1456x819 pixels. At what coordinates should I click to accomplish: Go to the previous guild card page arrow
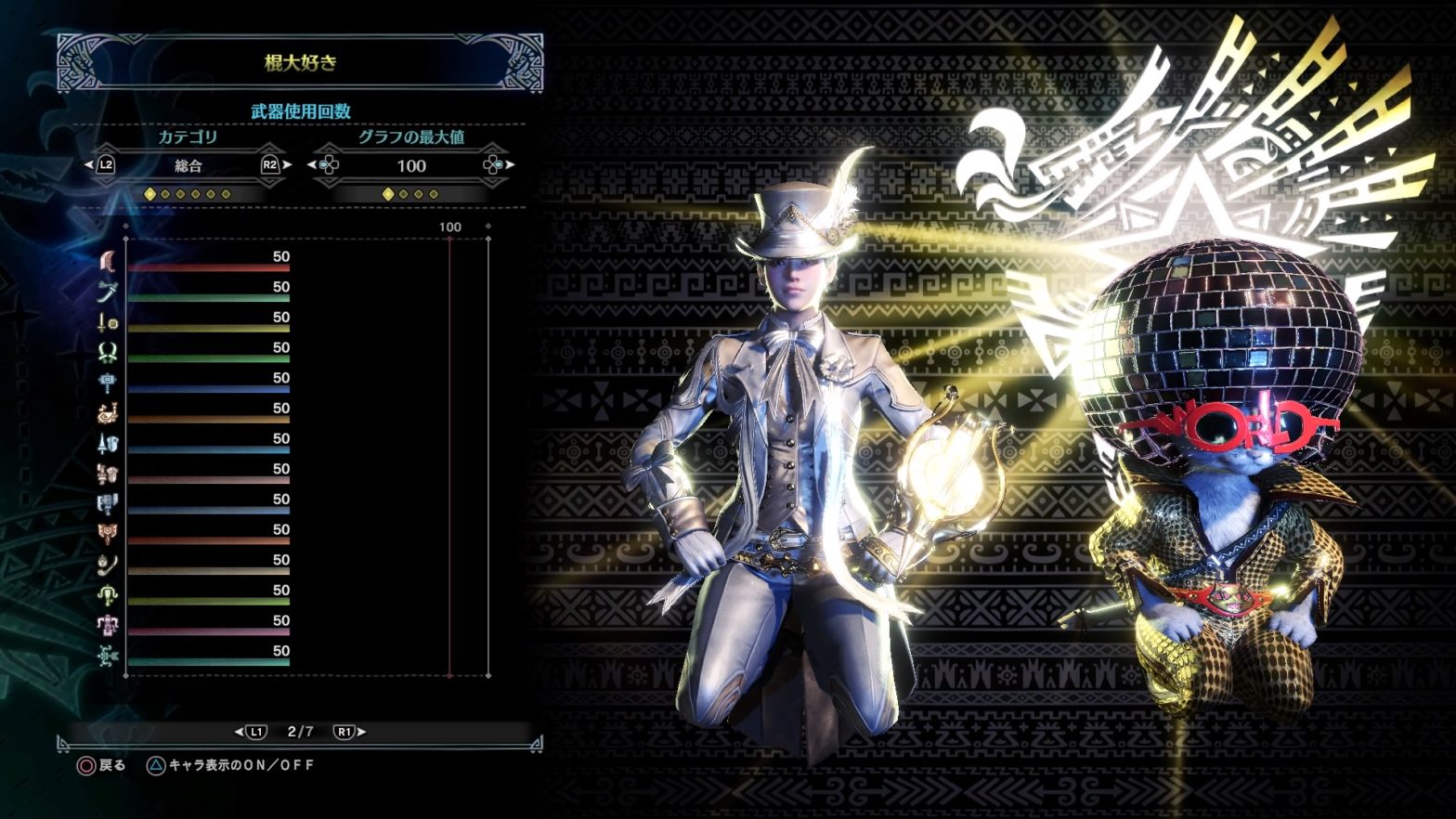240,732
